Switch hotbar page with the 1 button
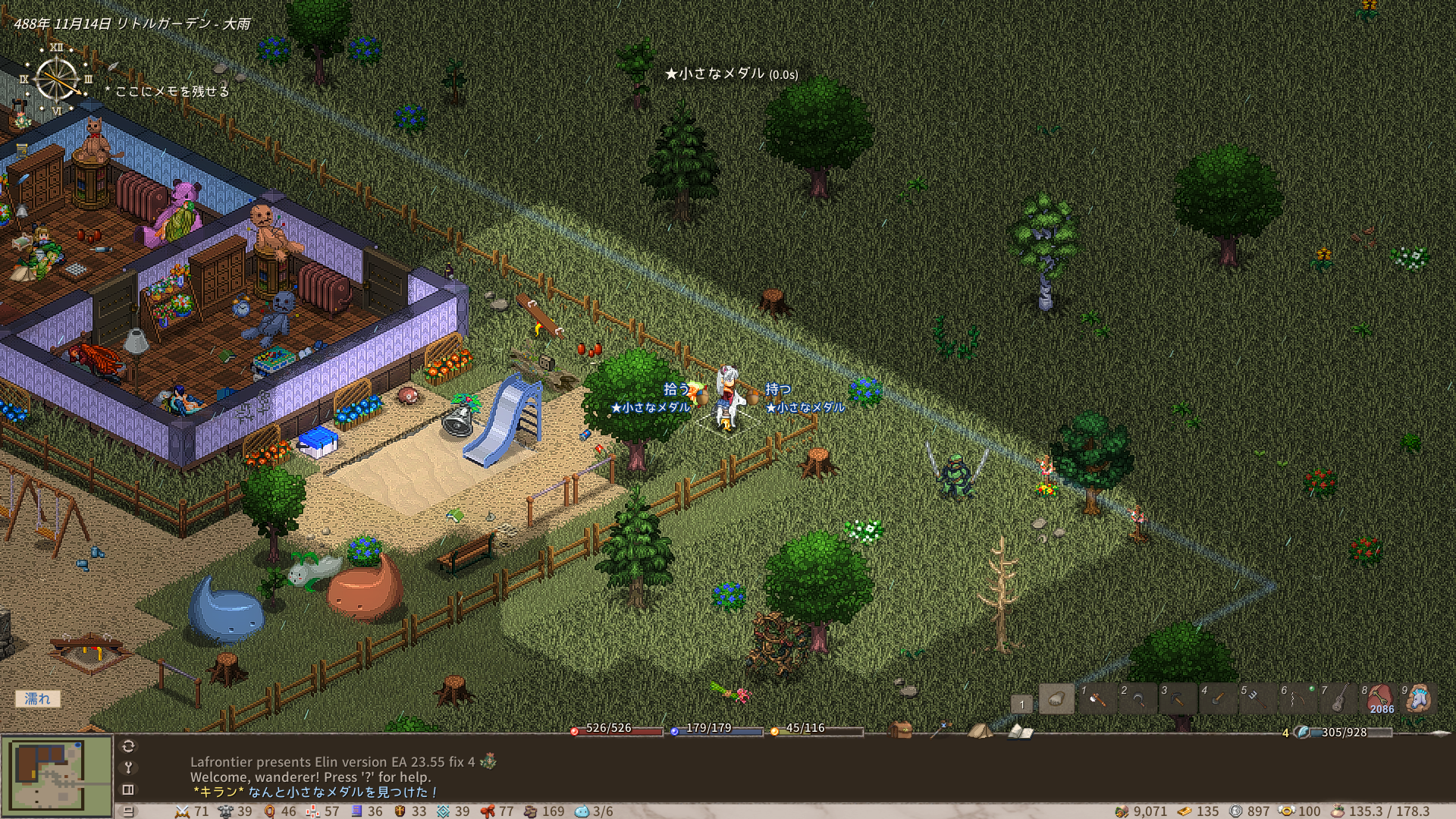 (1021, 704)
